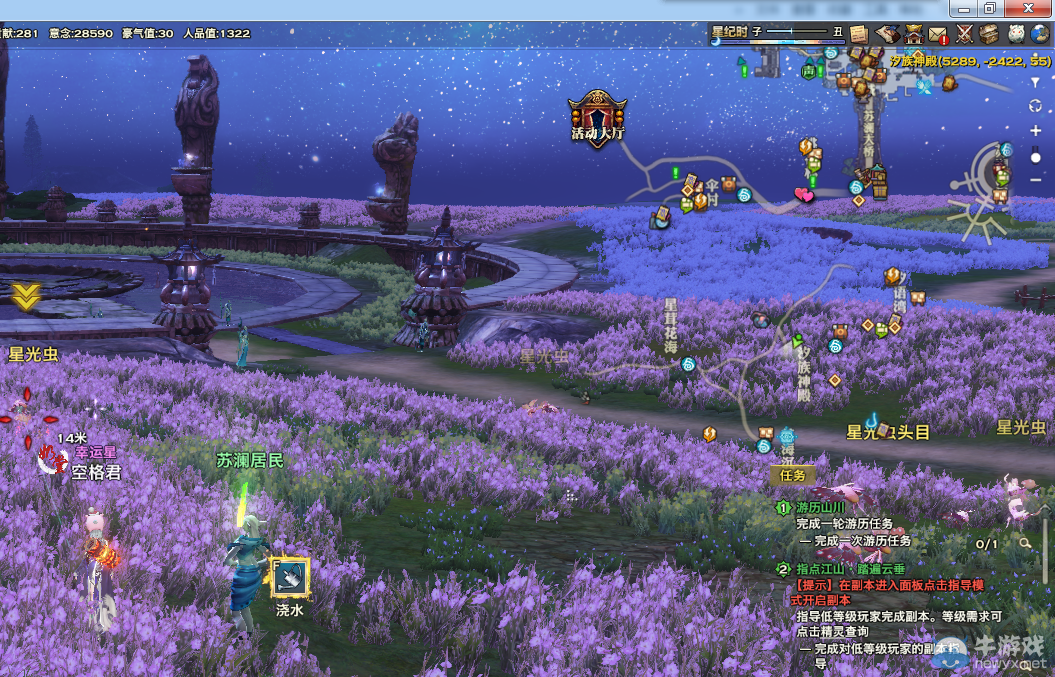Zoom out the map with minus

click(x=1035, y=179)
